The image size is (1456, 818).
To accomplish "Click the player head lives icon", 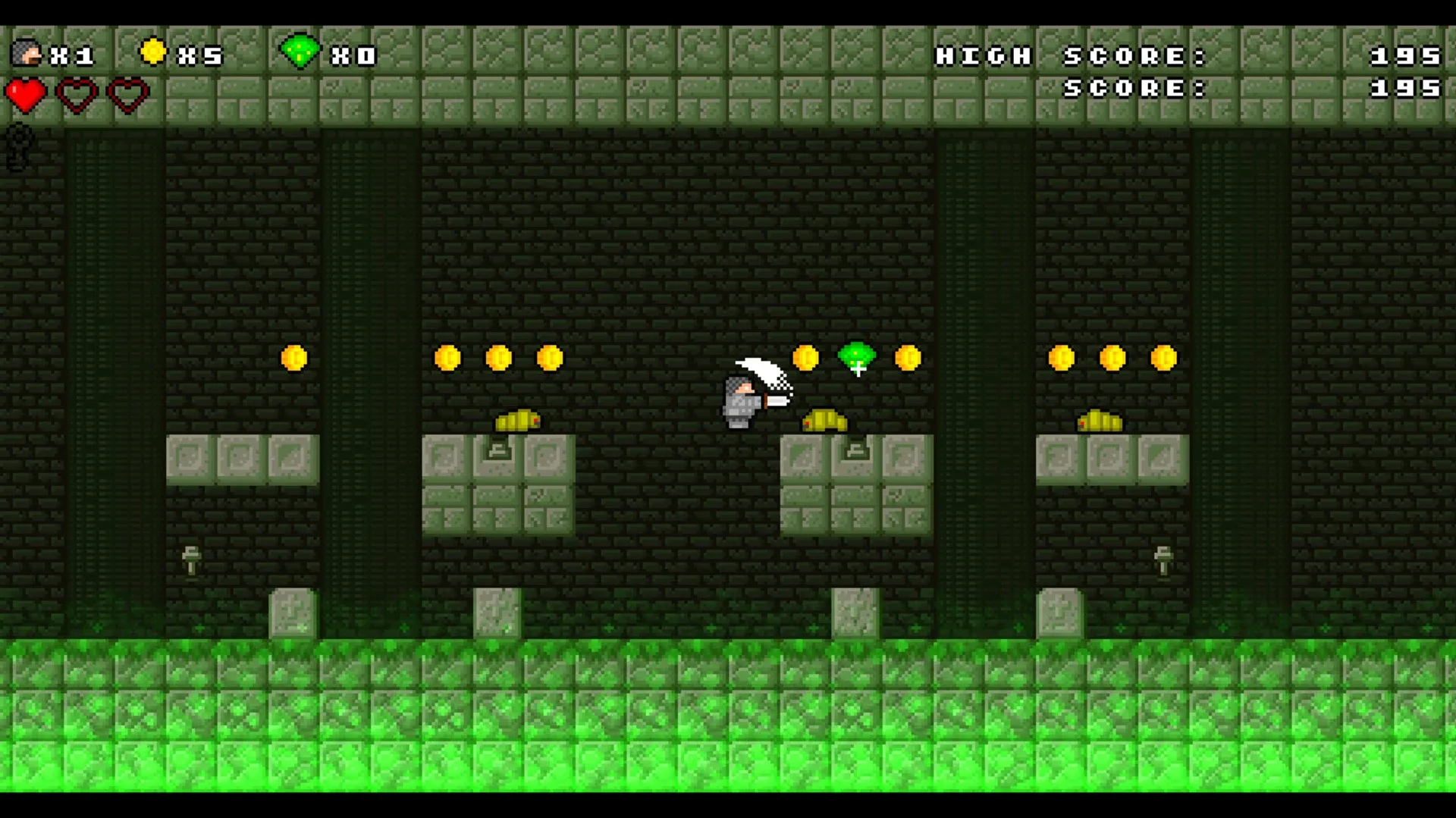I will tap(27, 53).
